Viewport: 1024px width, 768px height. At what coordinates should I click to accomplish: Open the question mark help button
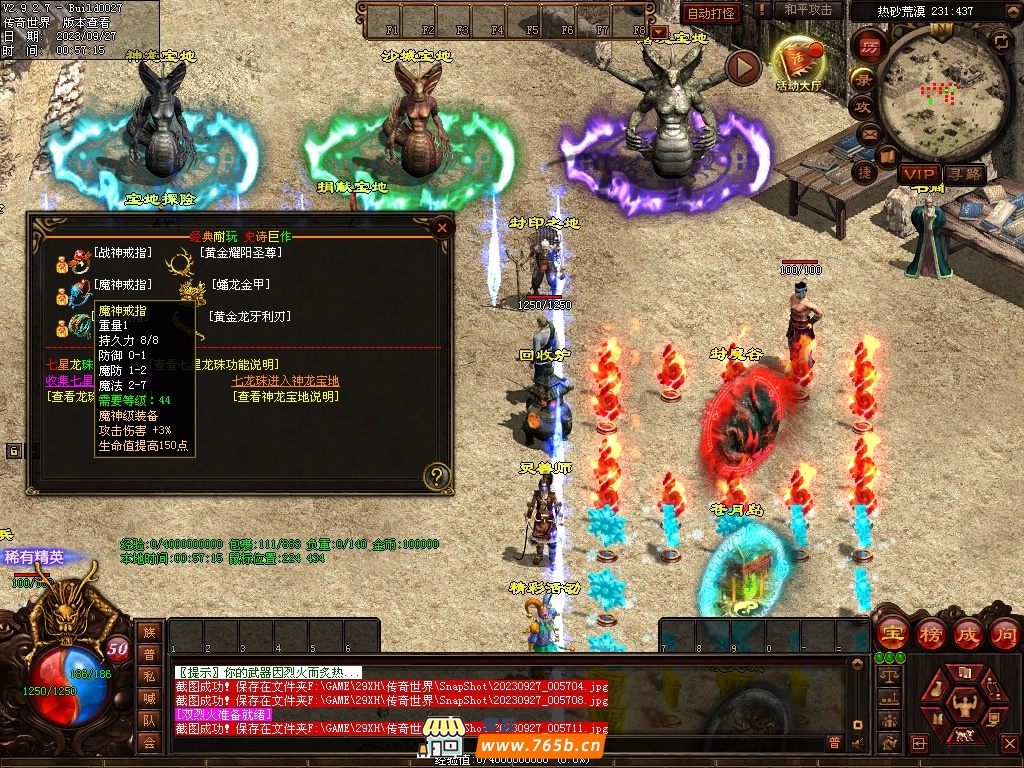pyautogui.click(x=436, y=476)
